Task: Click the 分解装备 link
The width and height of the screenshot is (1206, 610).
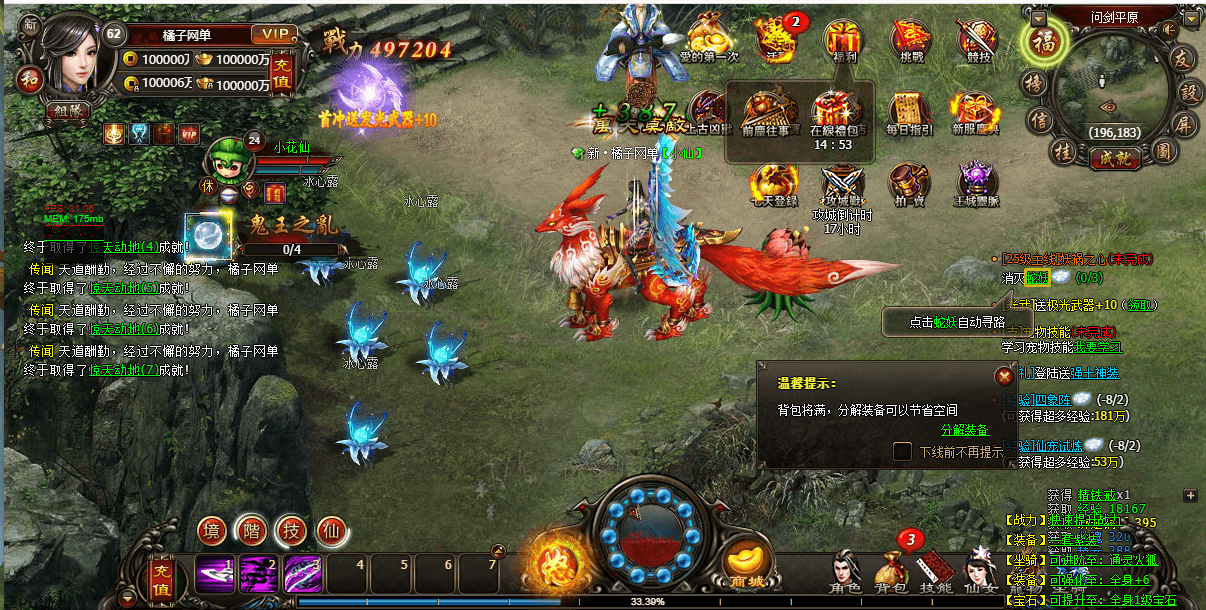Action: 964,430
